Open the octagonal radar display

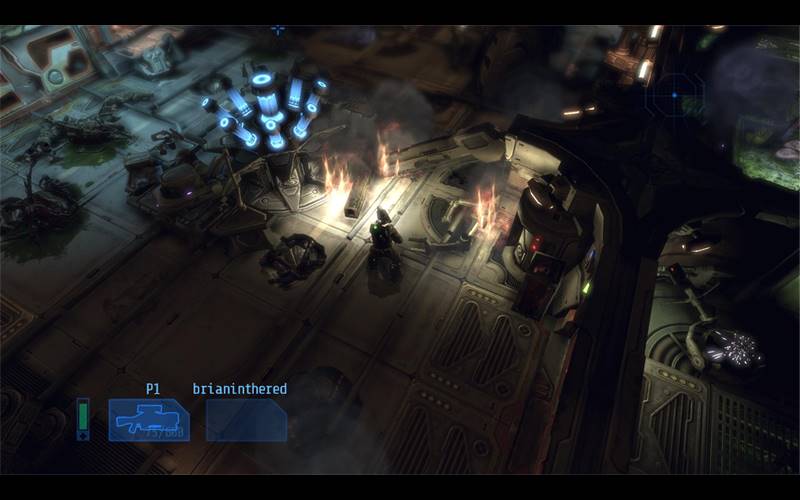(674, 96)
